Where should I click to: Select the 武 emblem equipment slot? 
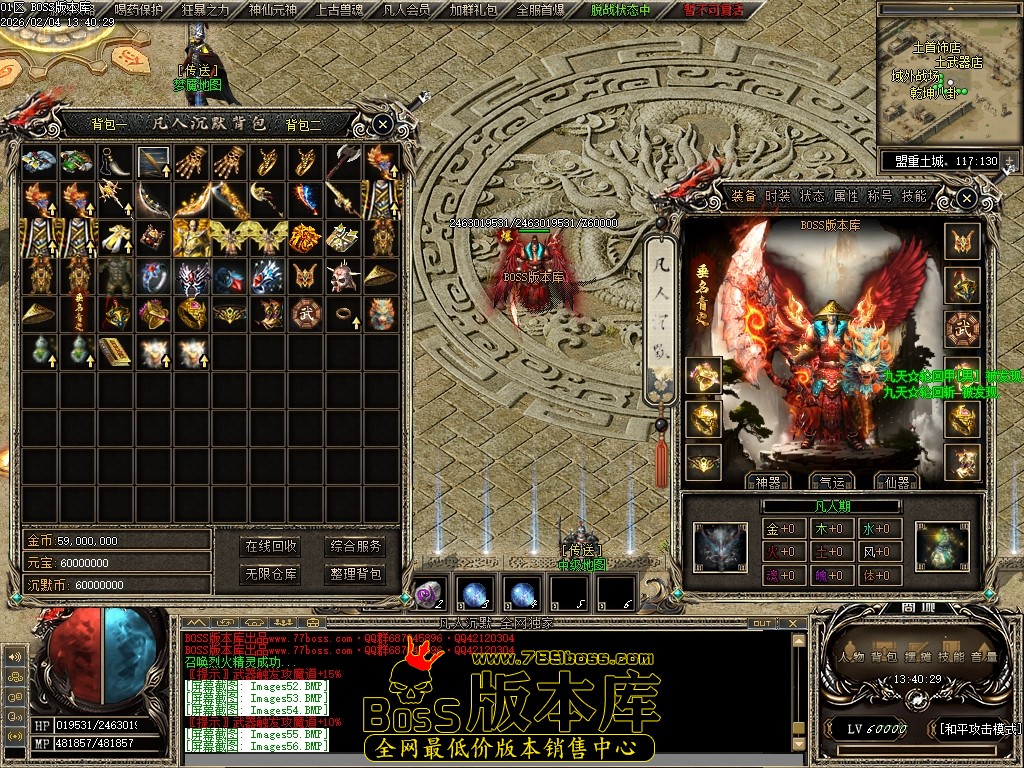962,329
